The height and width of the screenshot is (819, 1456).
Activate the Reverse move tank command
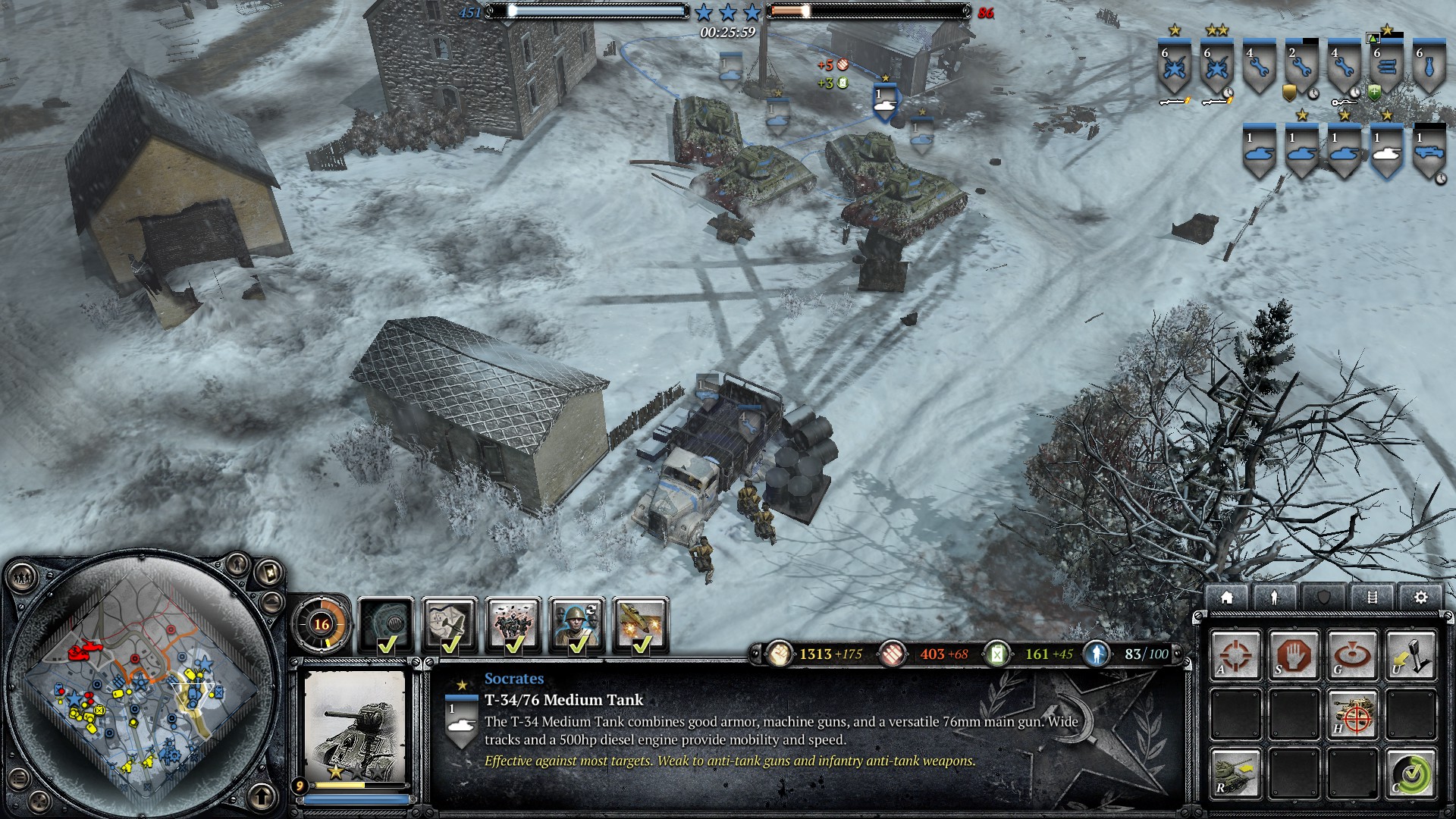pos(1235,773)
